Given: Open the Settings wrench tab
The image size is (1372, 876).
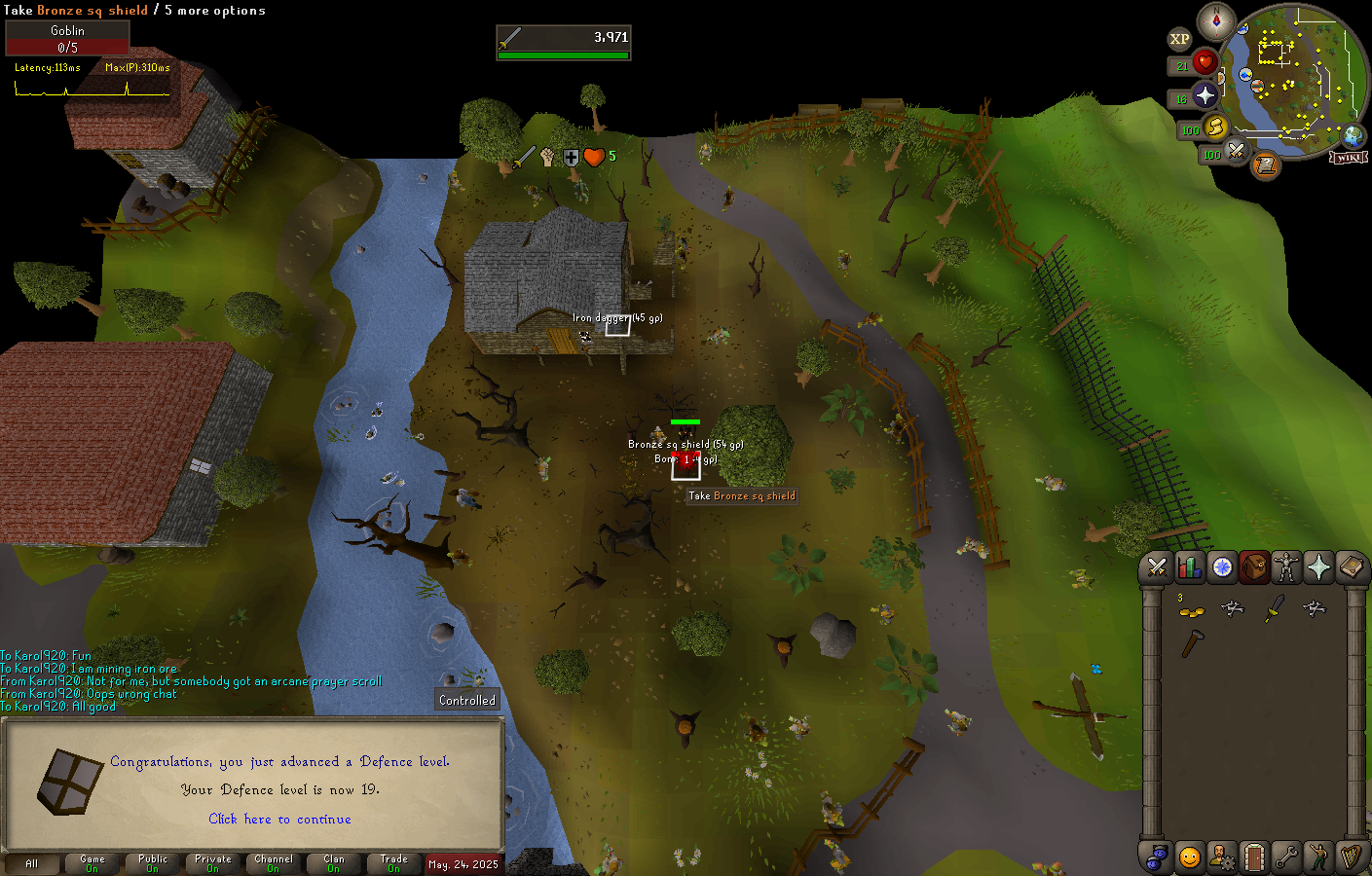Looking at the screenshot, I should pos(1286,857).
